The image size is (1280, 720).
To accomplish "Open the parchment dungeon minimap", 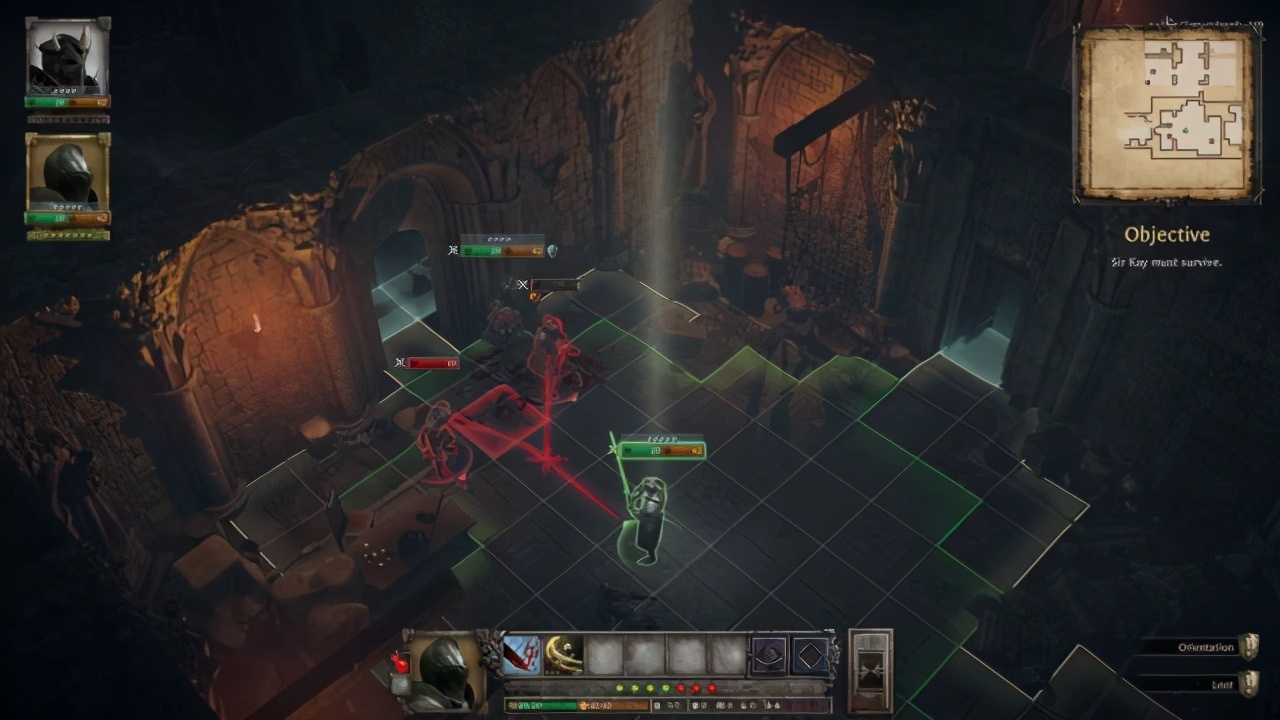I will point(1166,113).
